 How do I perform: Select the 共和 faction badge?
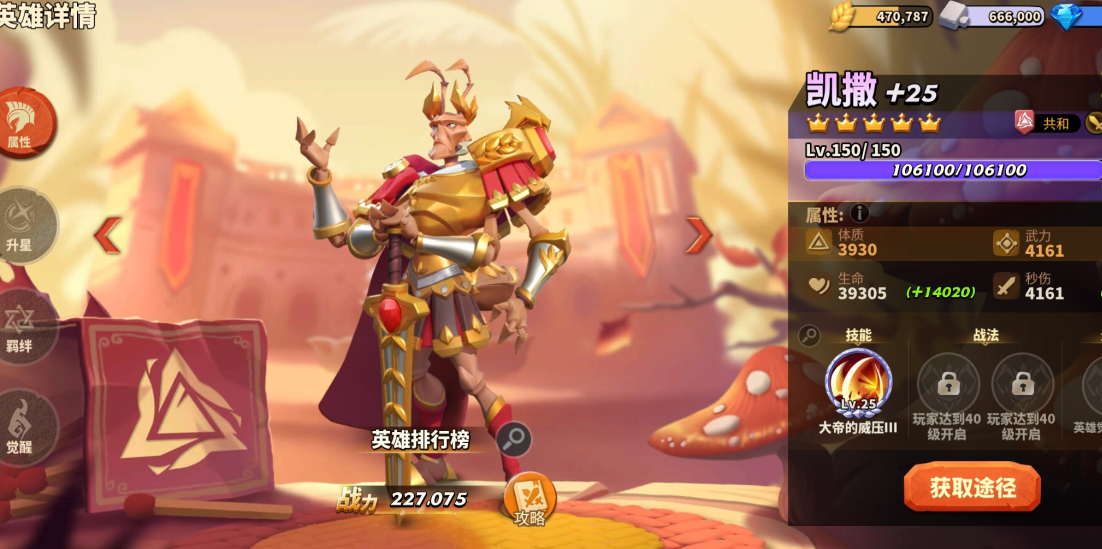tap(1046, 123)
